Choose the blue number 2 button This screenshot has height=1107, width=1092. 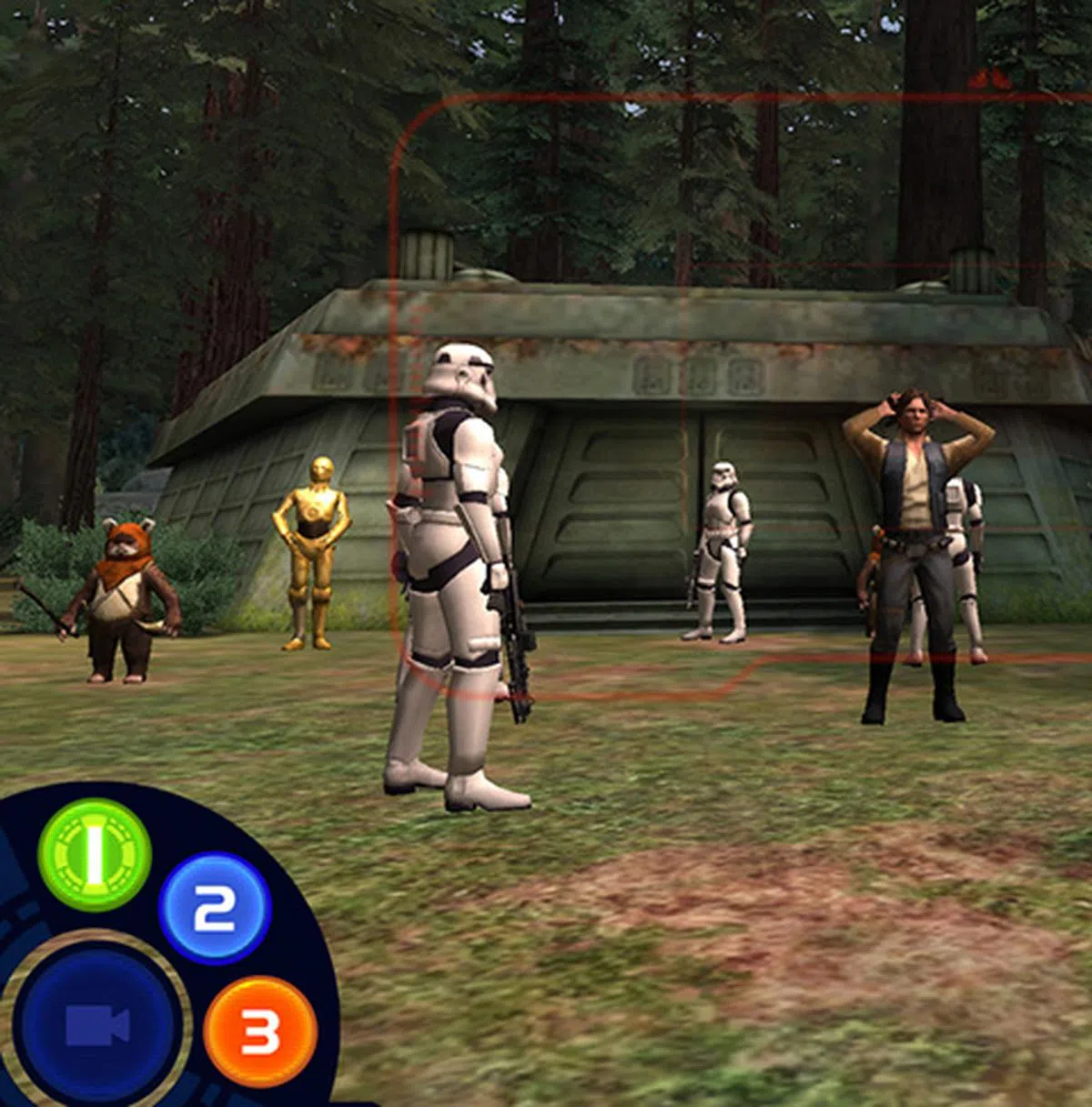click(215, 907)
